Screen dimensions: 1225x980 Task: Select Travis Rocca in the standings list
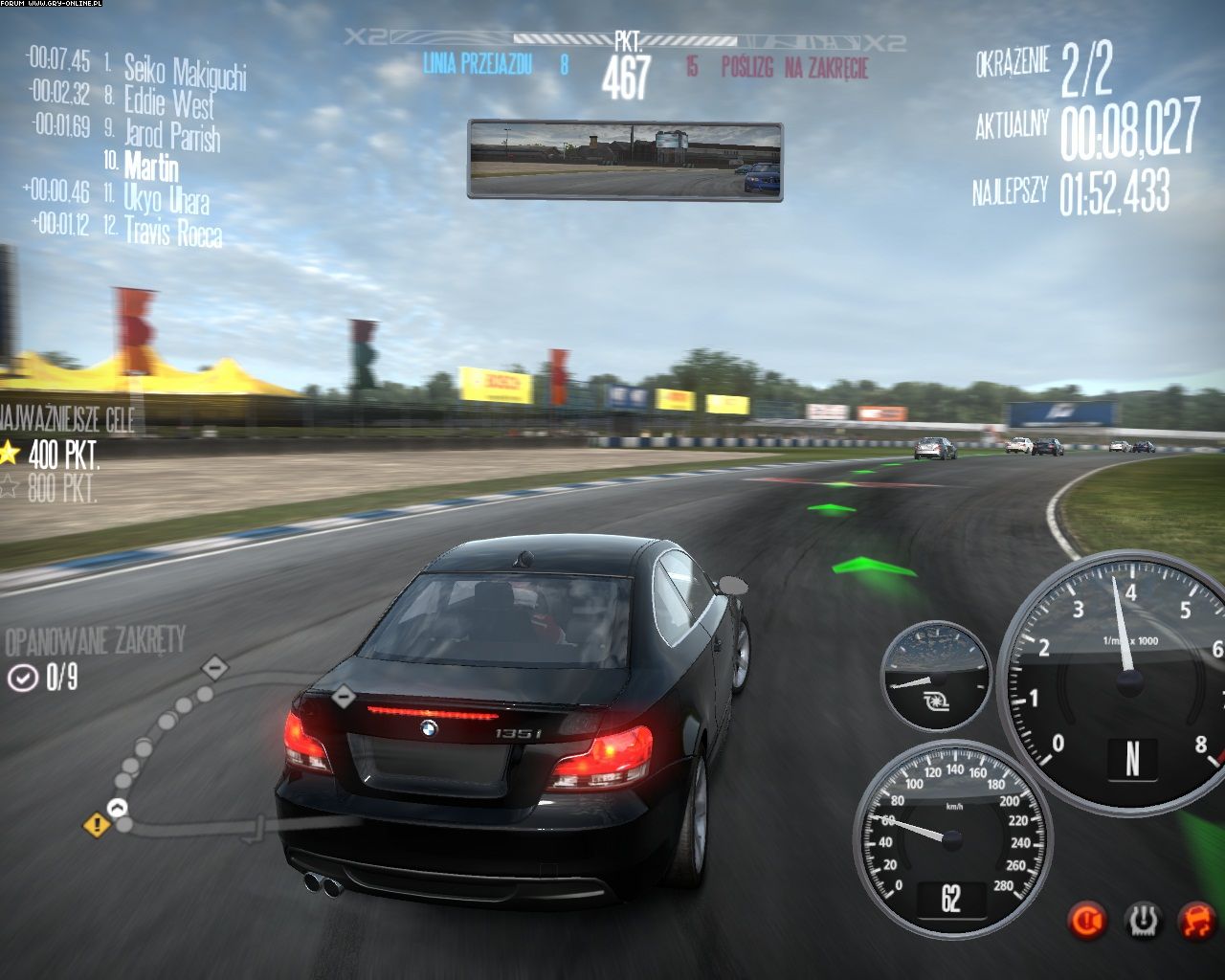(172, 232)
